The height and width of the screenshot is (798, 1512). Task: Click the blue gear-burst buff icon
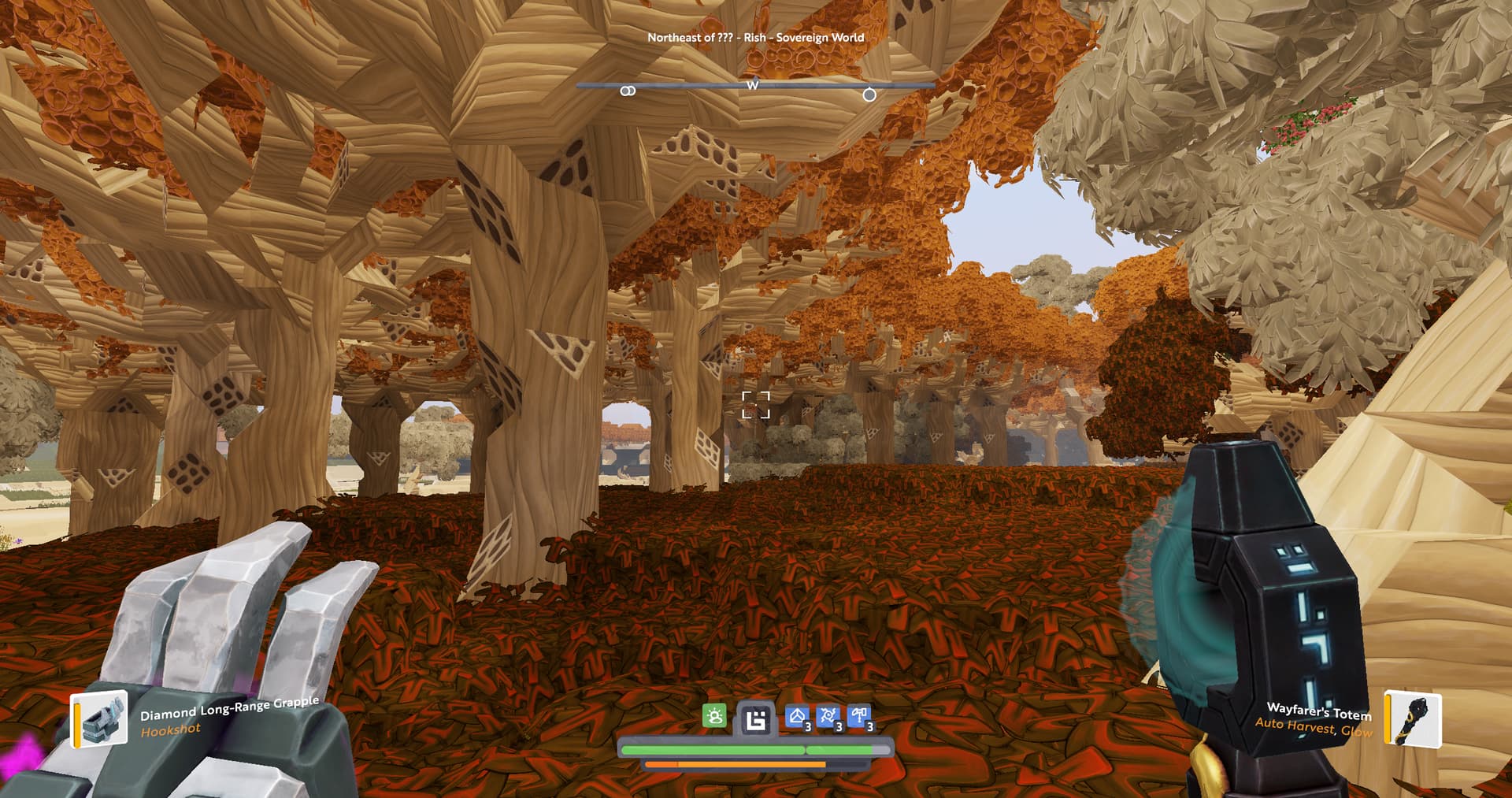[x=828, y=717]
